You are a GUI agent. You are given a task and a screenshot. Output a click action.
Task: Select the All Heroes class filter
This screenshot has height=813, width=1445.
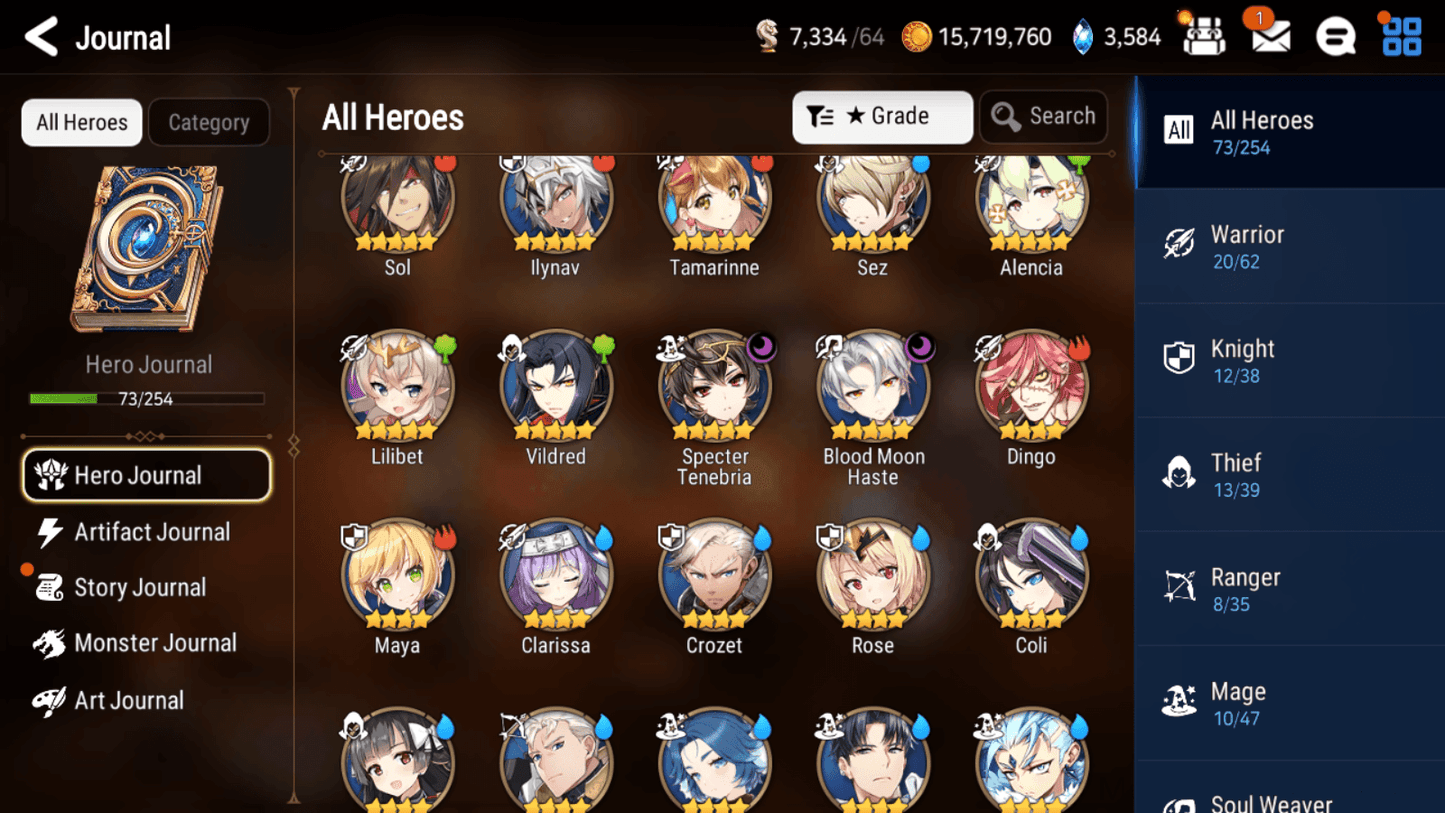point(1290,132)
